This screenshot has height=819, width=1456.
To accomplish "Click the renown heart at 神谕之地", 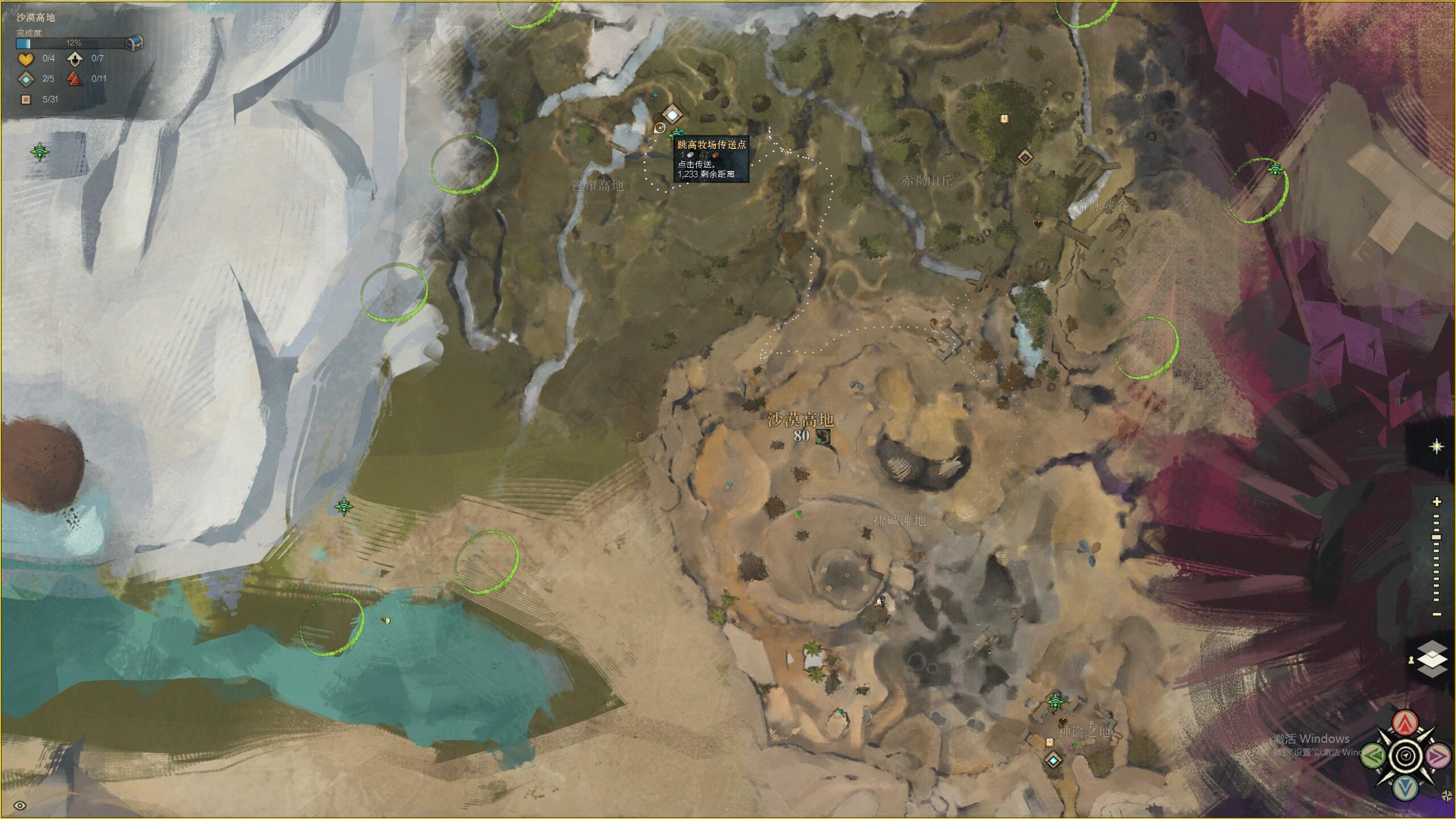I will [x=1062, y=722].
